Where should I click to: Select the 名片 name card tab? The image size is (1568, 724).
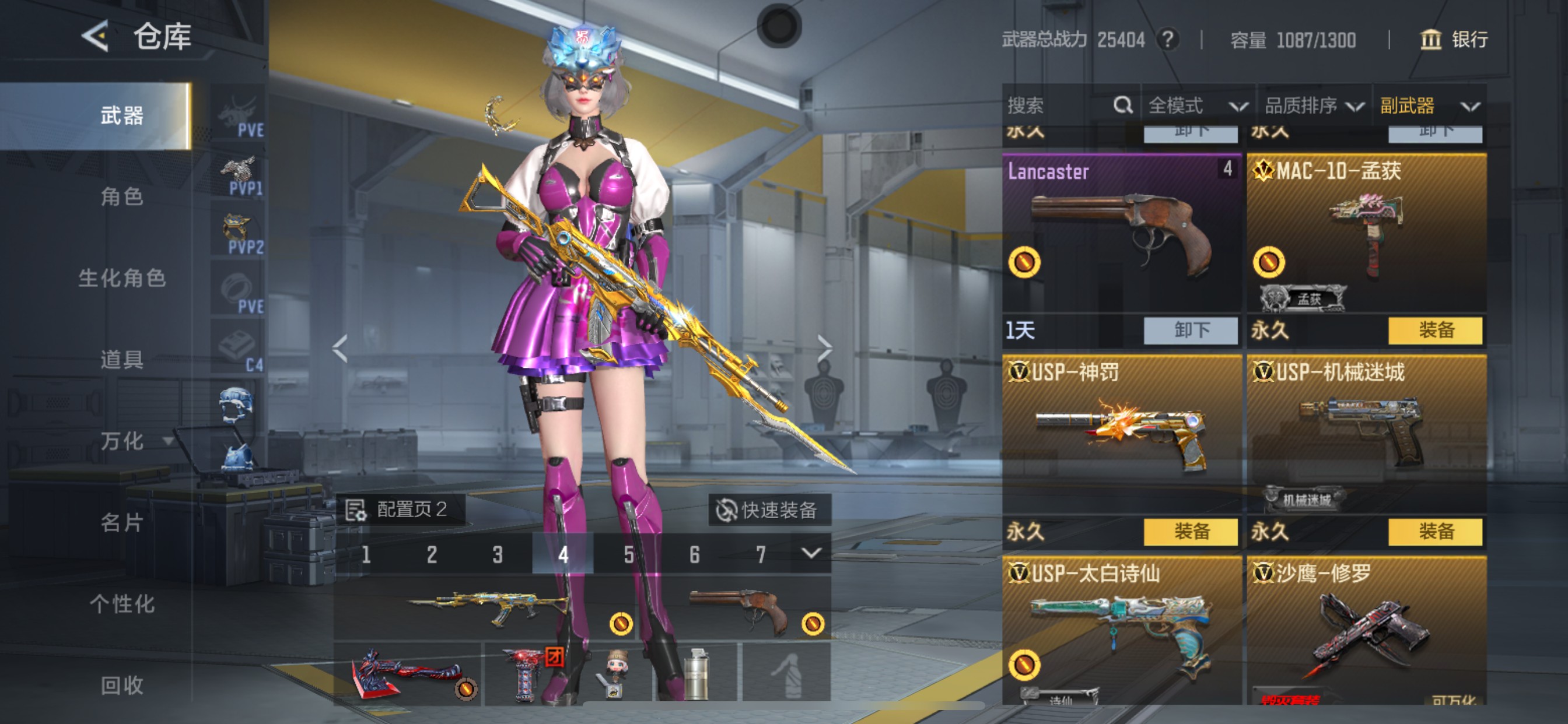122,523
